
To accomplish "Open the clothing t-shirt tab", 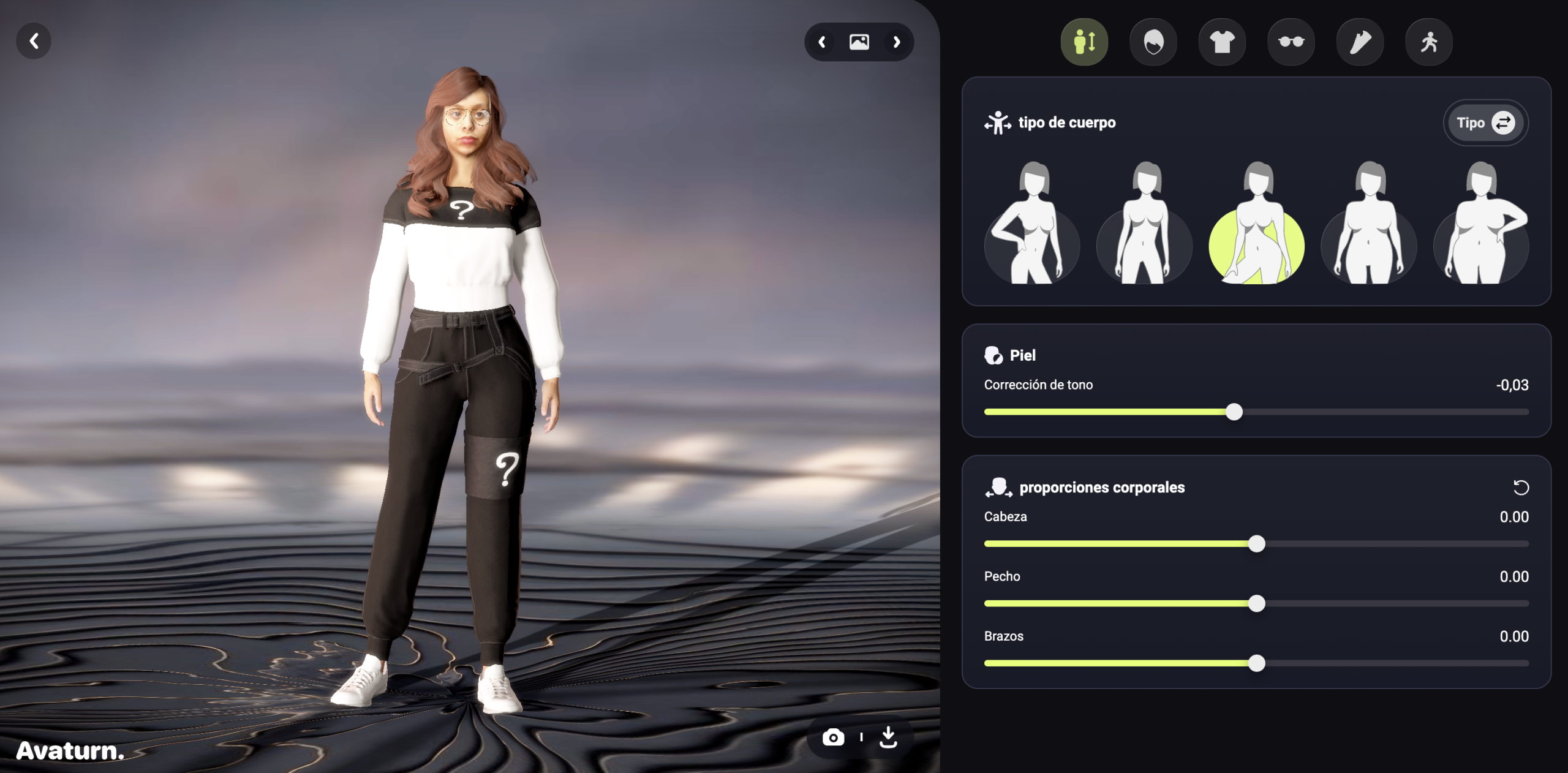I will (1222, 42).
